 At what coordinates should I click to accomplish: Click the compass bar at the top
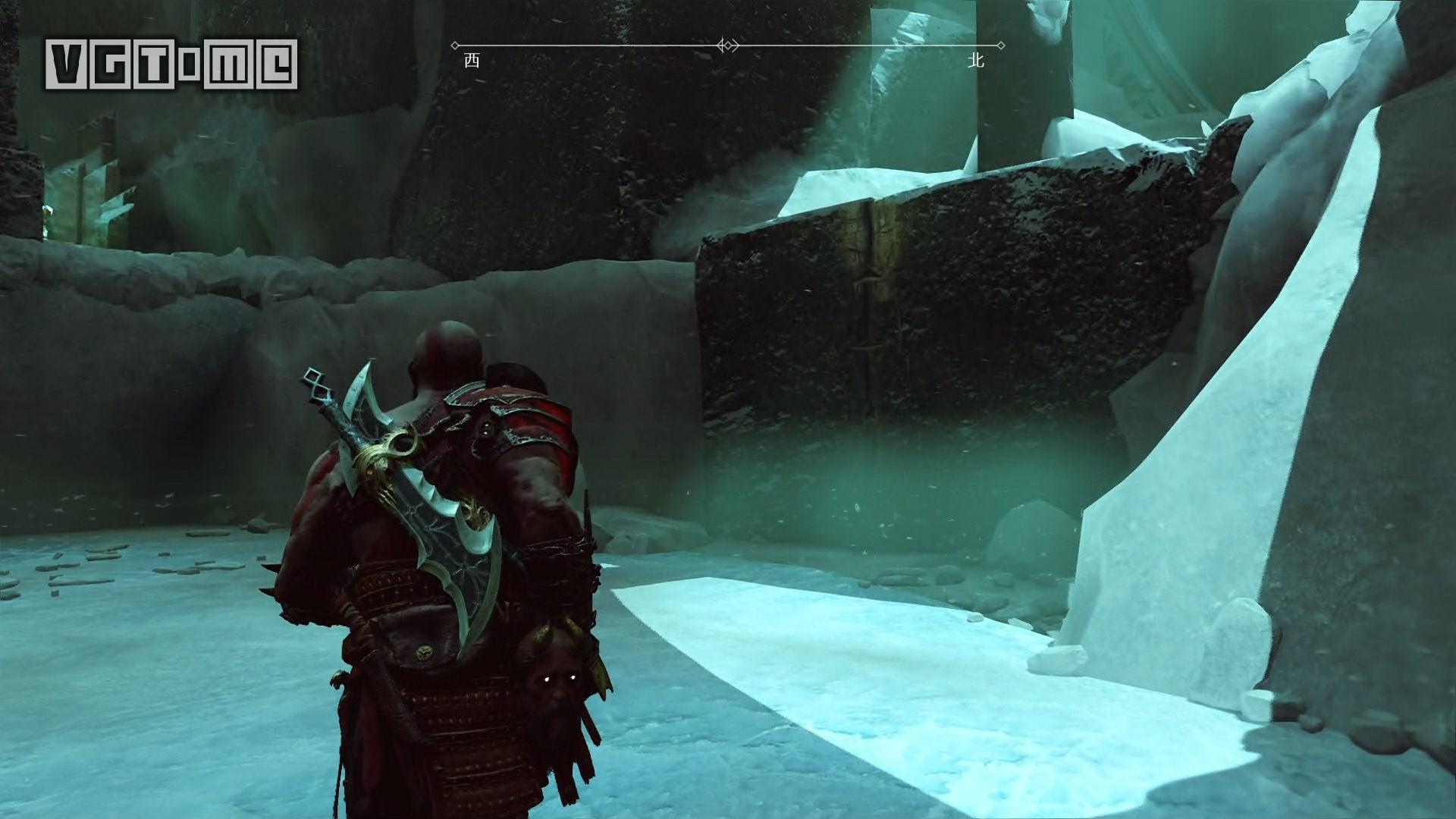[728, 46]
